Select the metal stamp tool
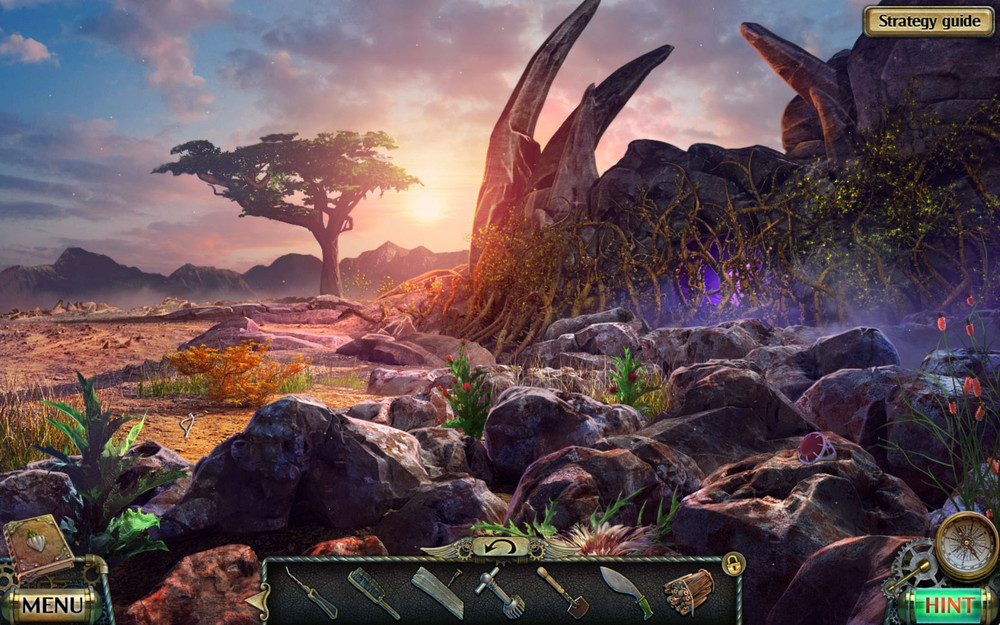 click(500, 592)
